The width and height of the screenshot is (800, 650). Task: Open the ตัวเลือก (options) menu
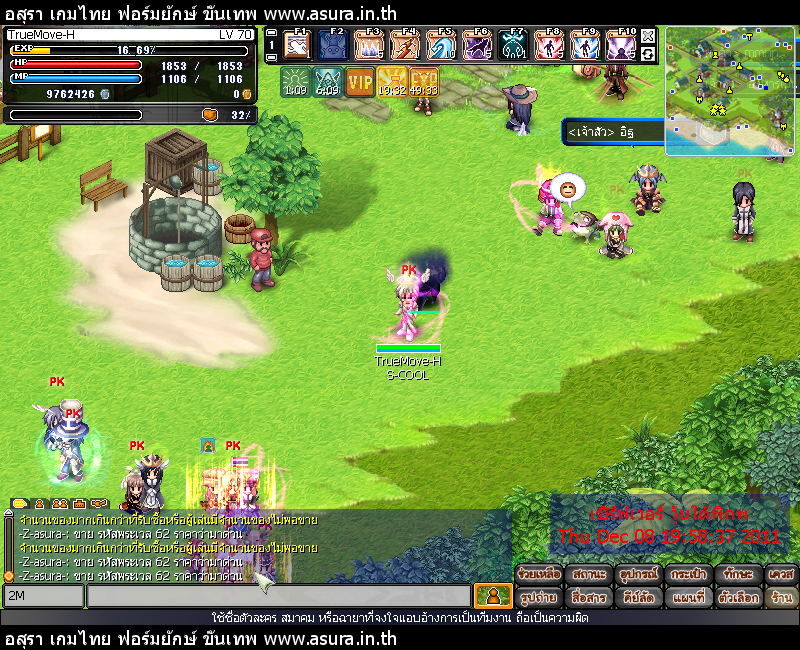click(738, 597)
